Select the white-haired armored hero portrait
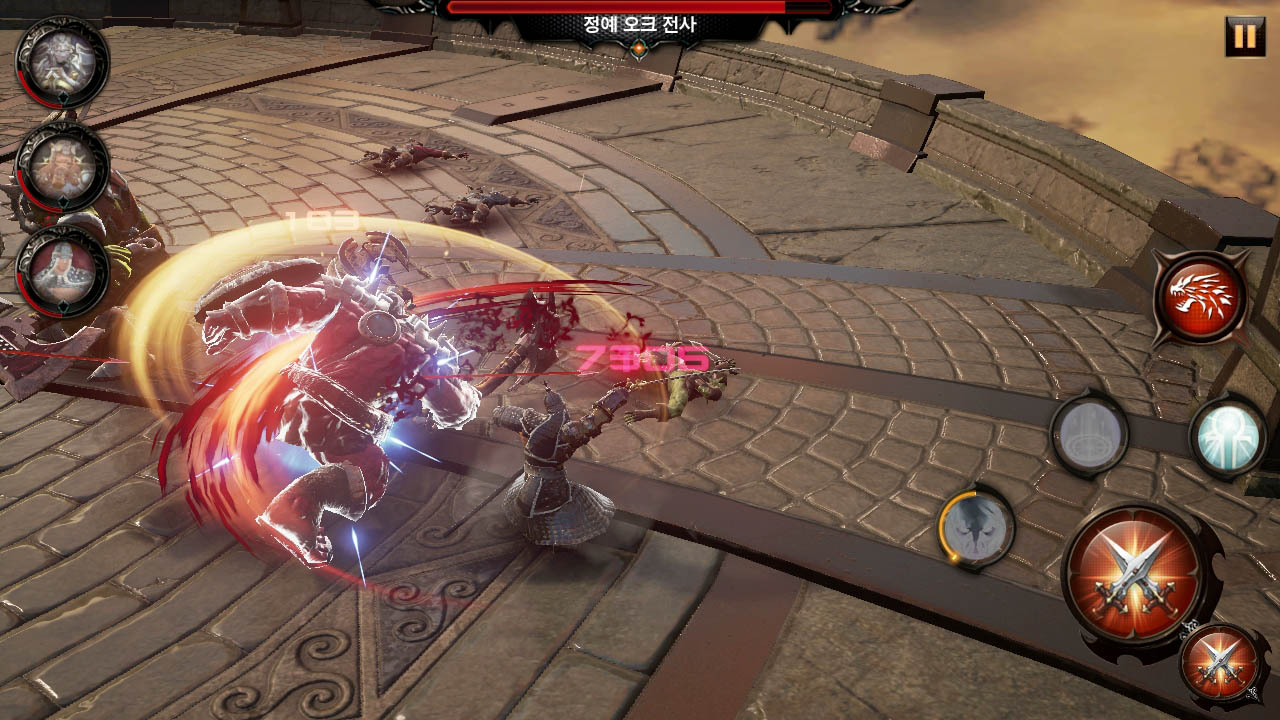The width and height of the screenshot is (1280, 720). pyautogui.click(x=62, y=62)
